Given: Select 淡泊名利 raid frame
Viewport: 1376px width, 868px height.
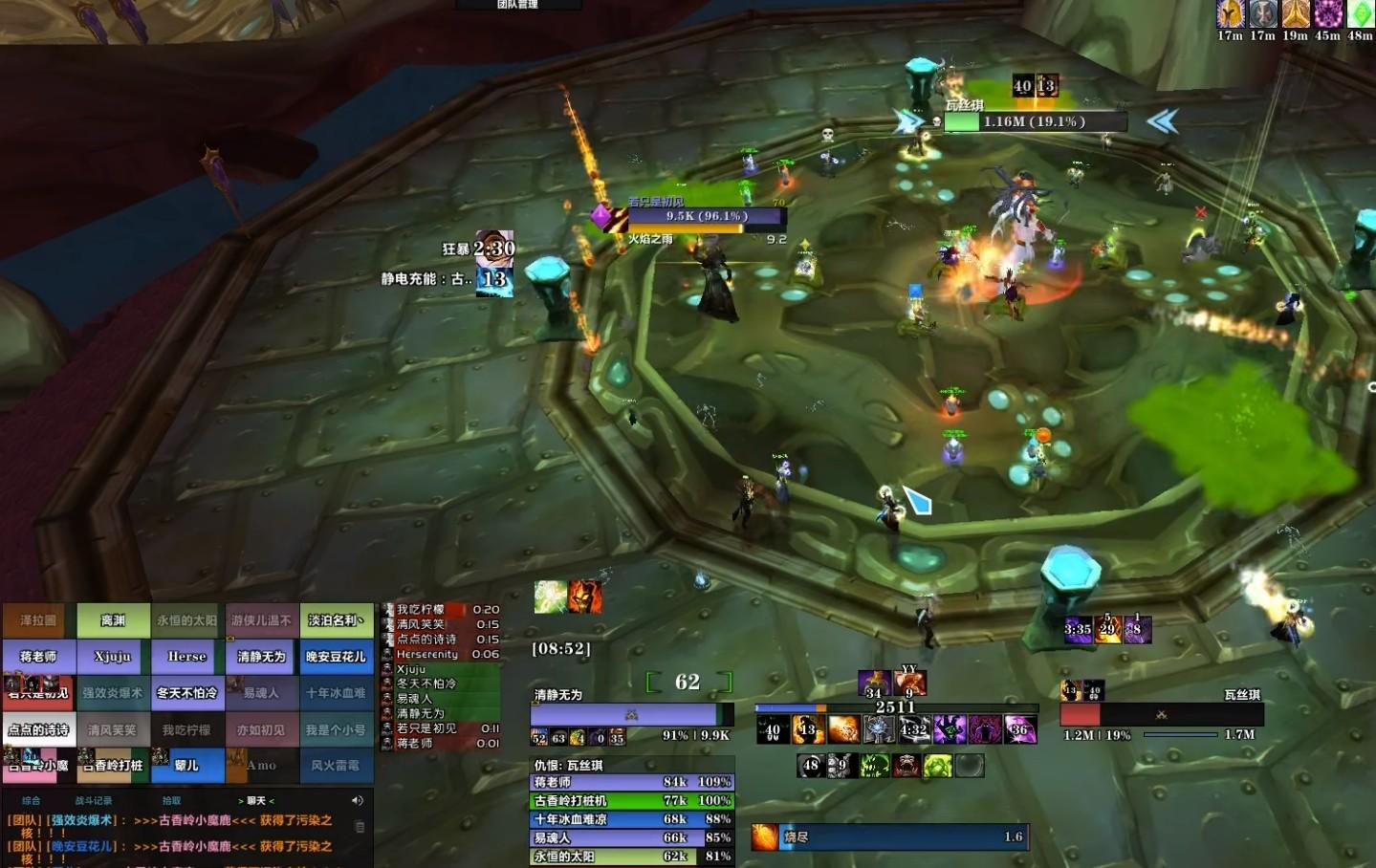Looking at the screenshot, I should pyautogui.click(x=336, y=620).
